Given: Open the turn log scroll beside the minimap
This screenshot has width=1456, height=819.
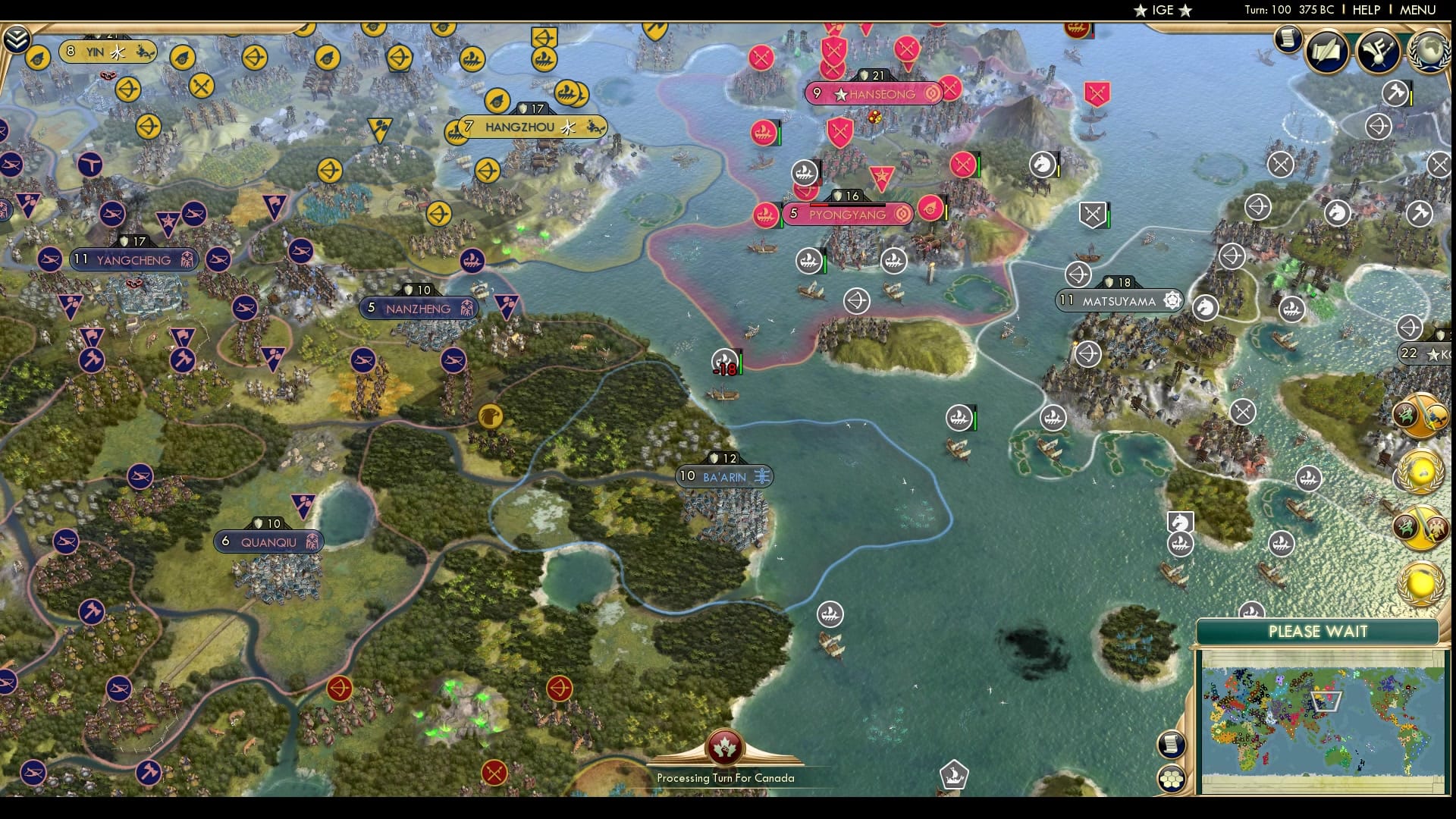Looking at the screenshot, I should pos(1171,745).
